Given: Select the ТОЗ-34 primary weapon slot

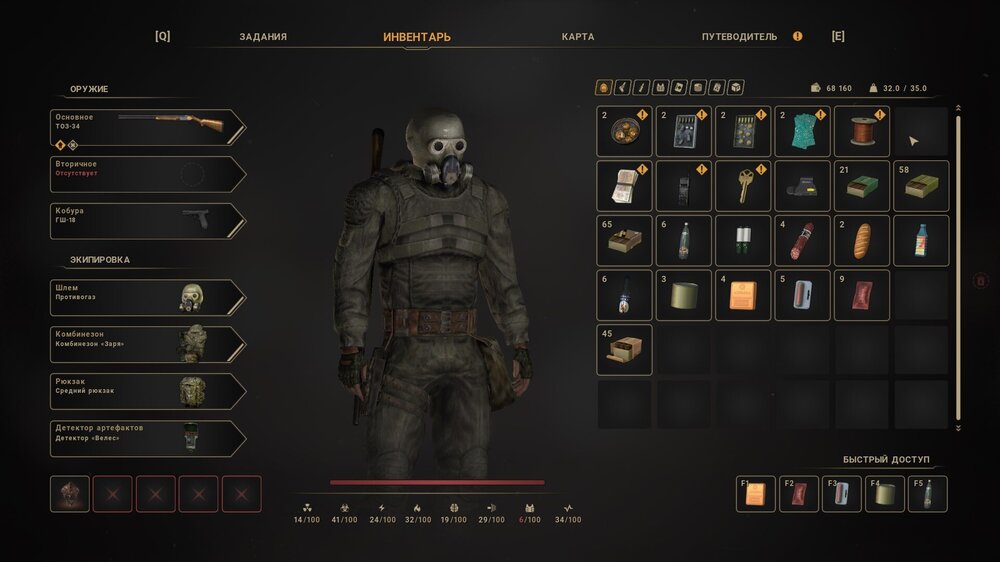Looking at the screenshot, I should pyautogui.click(x=147, y=127).
